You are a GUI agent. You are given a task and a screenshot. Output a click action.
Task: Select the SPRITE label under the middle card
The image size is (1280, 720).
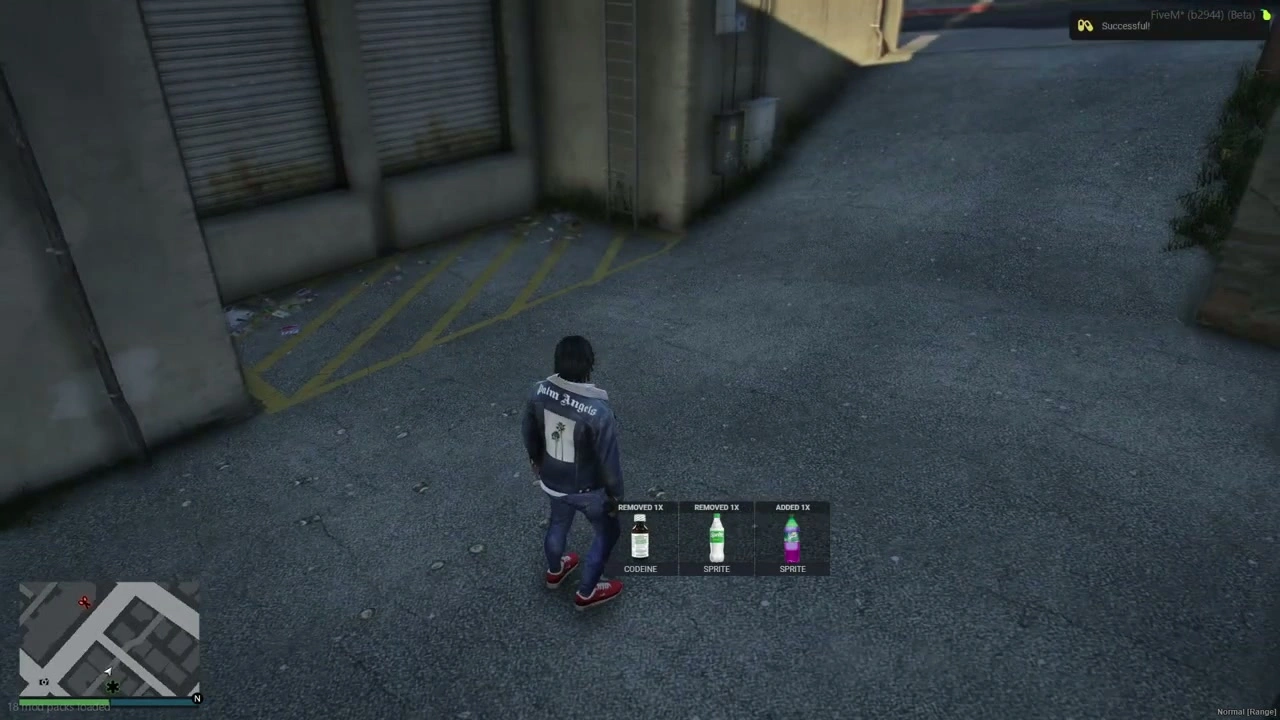tap(716, 568)
